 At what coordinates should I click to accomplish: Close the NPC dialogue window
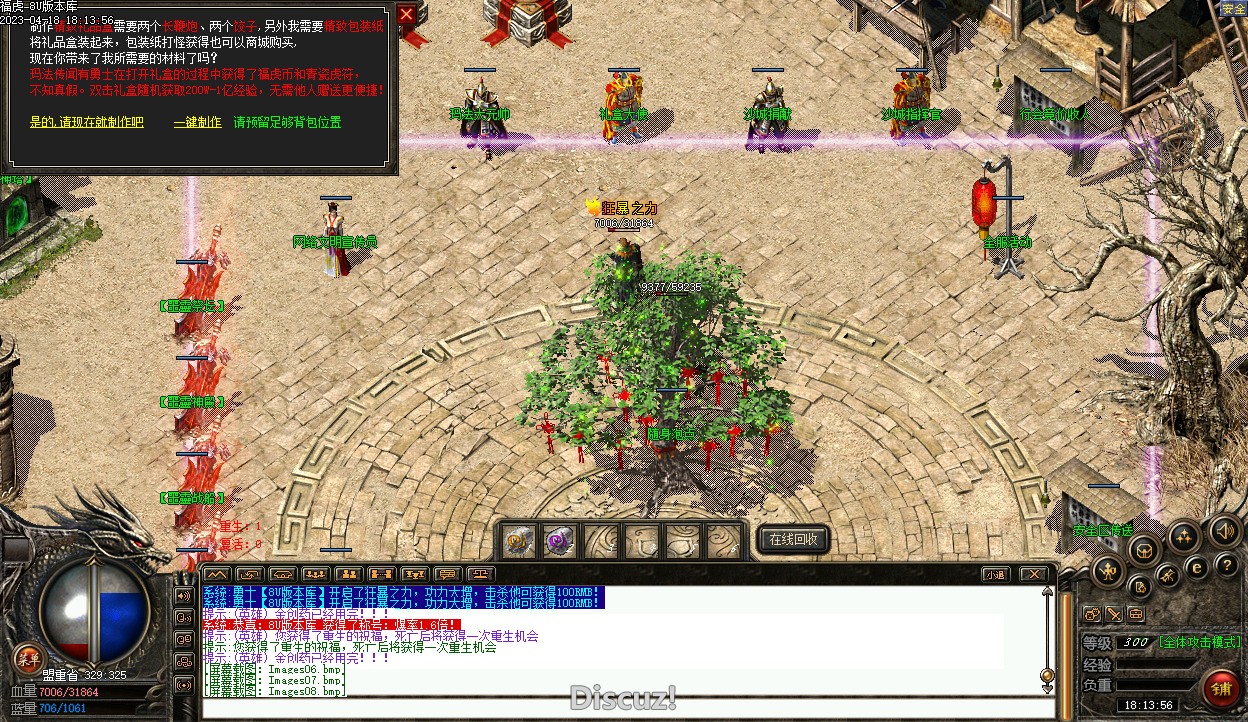pyautogui.click(x=406, y=15)
